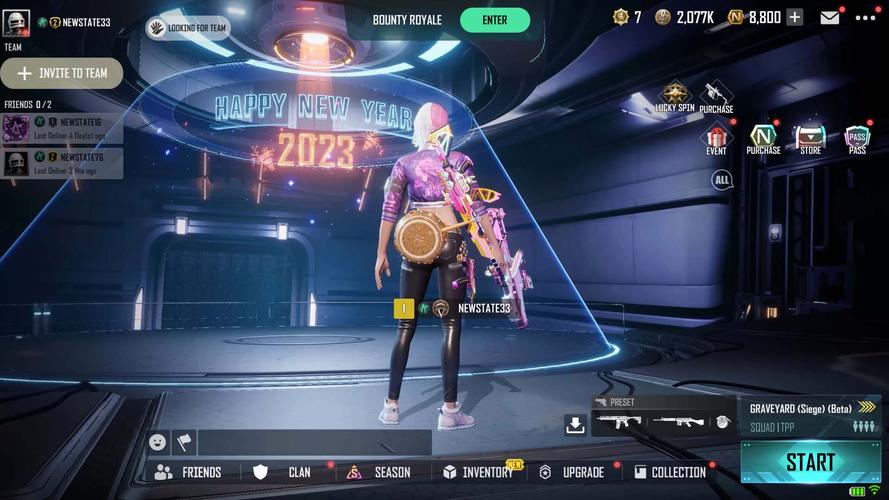Open the Collection menu
889x500 pixels.
tap(668, 472)
